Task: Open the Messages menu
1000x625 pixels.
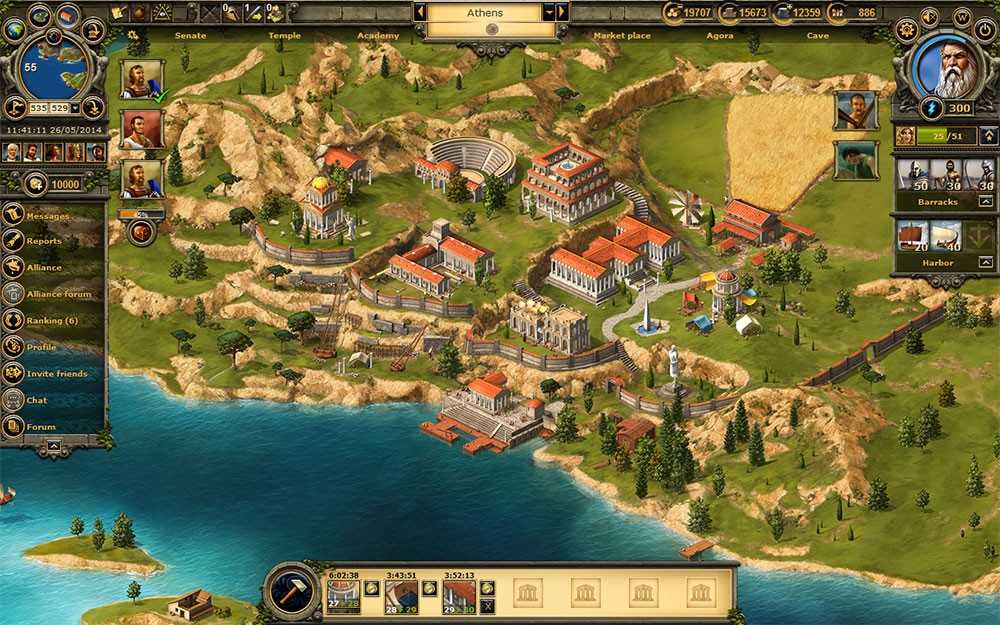Action: point(48,215)
